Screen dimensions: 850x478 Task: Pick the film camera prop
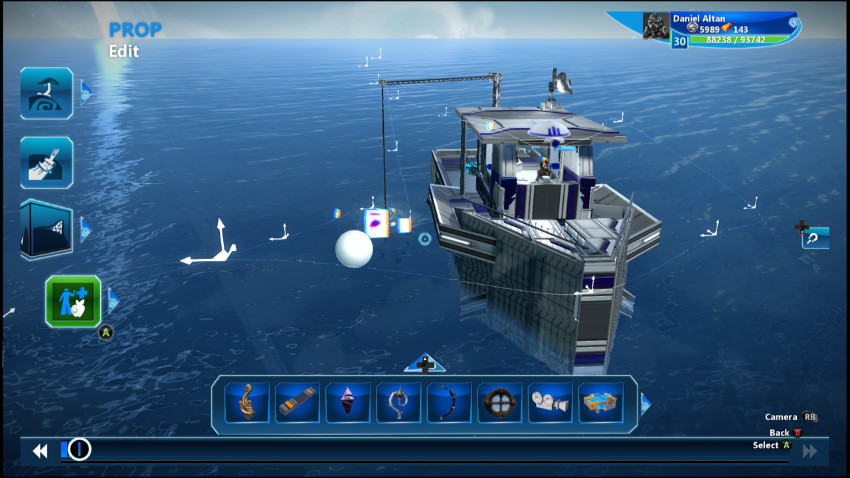point(550,402)
